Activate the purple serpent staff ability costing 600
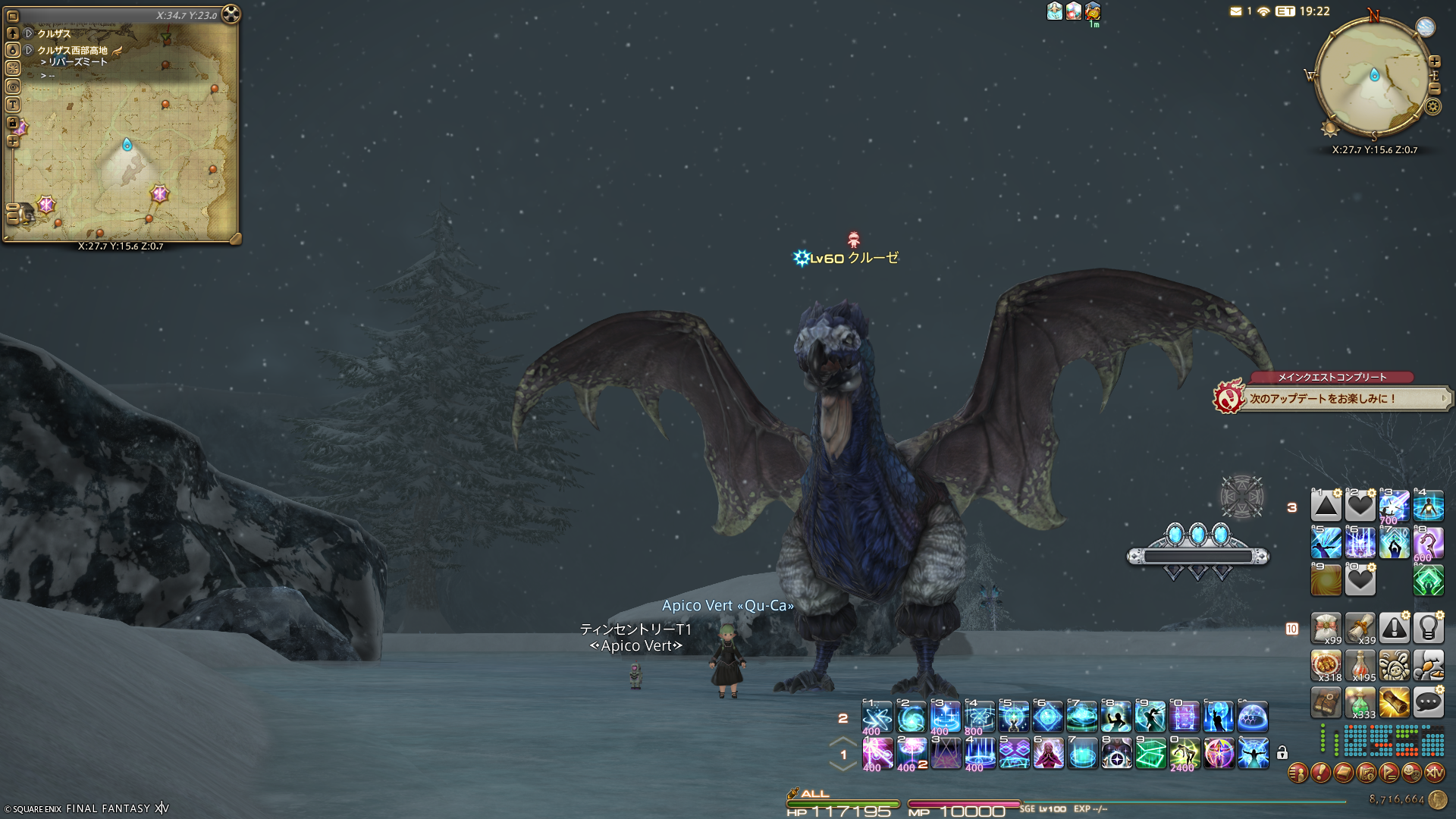 [1428, 543]
